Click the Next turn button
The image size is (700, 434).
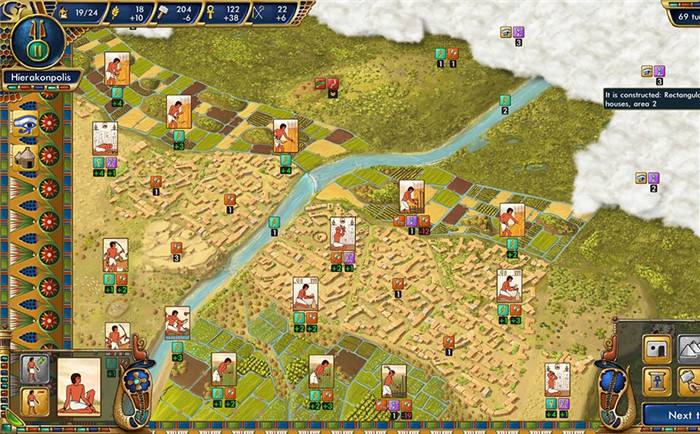(x=672, y=415)
